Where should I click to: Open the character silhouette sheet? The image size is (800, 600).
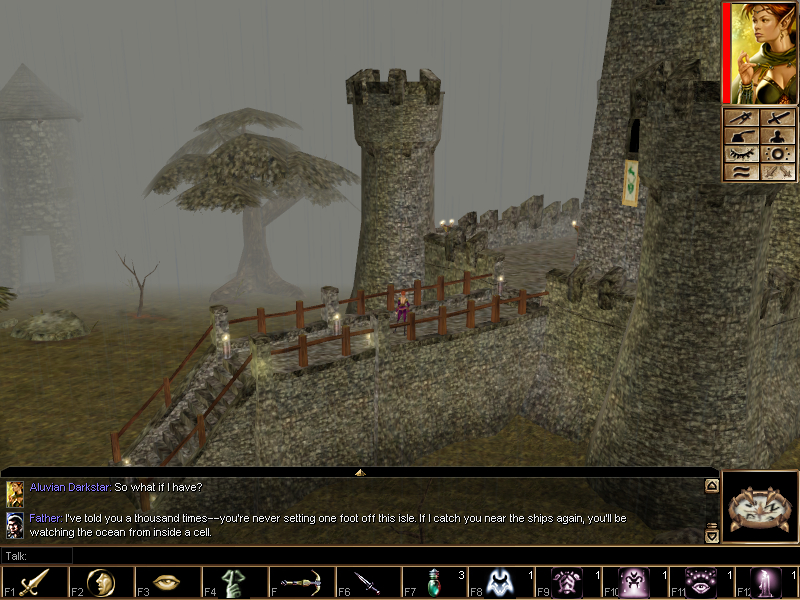point(778,136)
